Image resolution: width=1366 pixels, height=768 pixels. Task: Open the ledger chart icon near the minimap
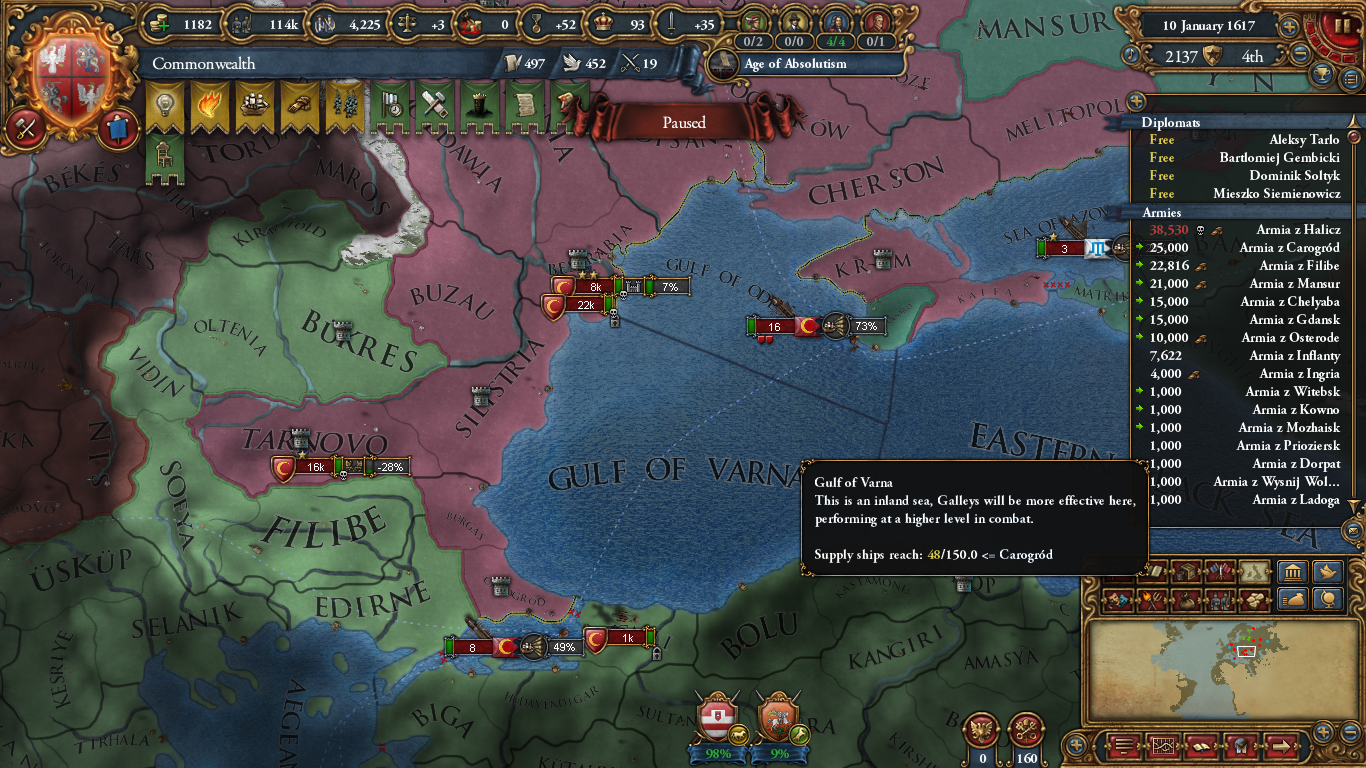point(1164,746)
